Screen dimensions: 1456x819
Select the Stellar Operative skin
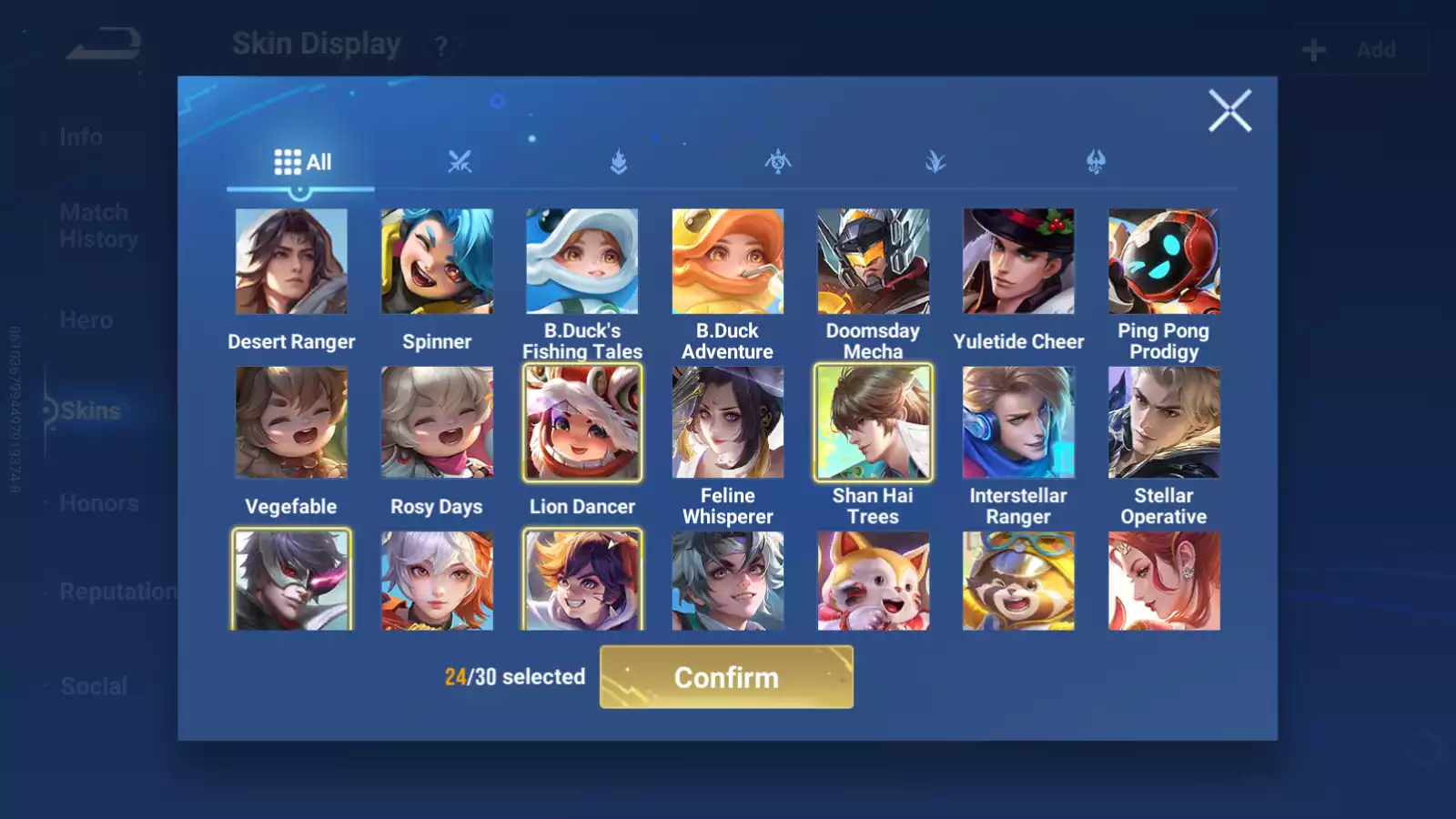click(x=1164, y=422)
